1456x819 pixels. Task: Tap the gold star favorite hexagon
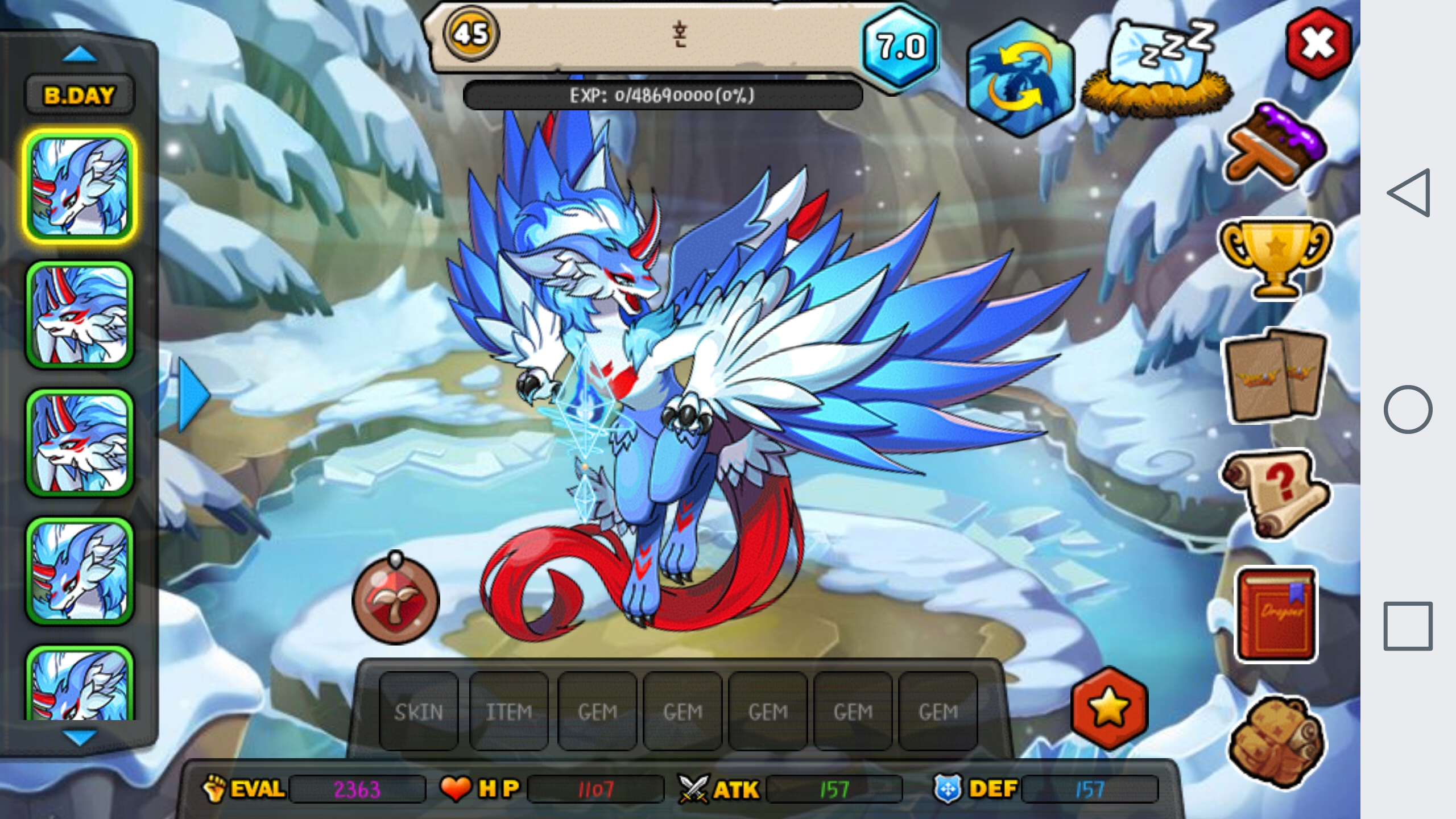click(1109, 709)
